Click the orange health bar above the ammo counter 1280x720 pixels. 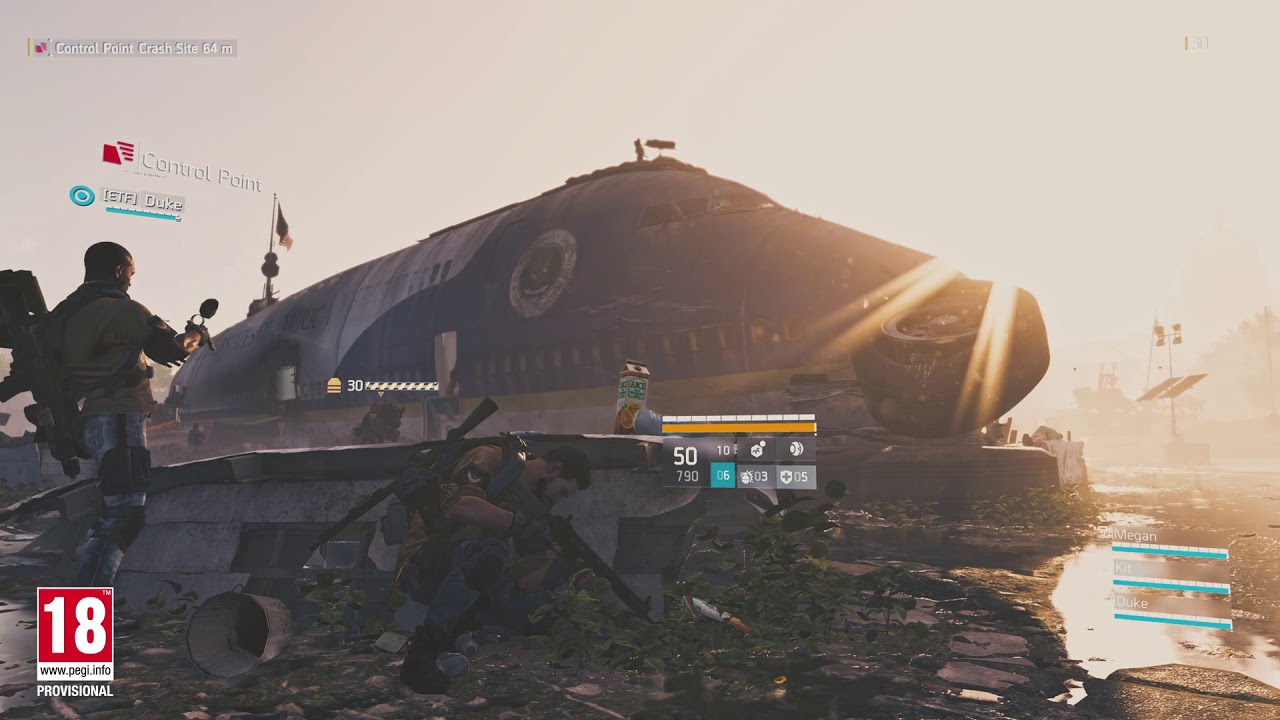click(x=739, y=427)
